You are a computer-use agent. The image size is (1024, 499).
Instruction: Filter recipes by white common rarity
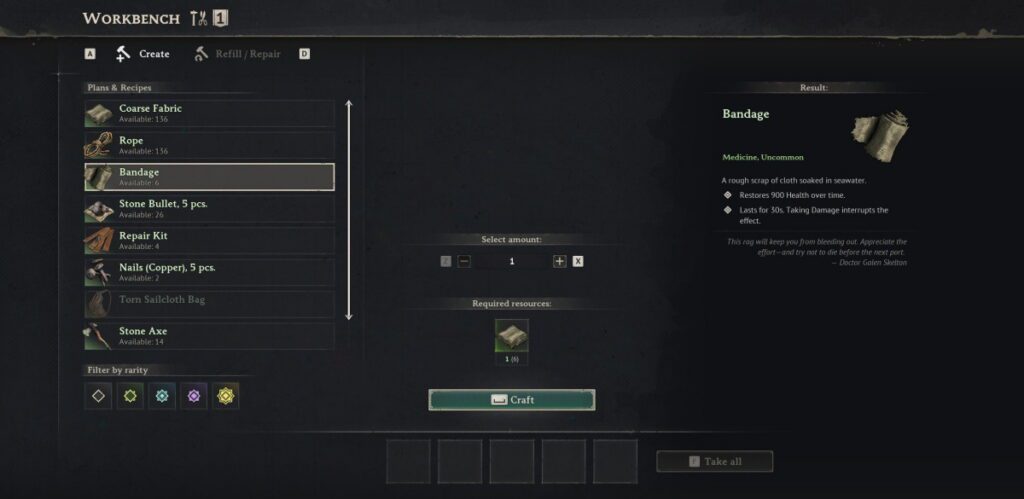(98, 396)
